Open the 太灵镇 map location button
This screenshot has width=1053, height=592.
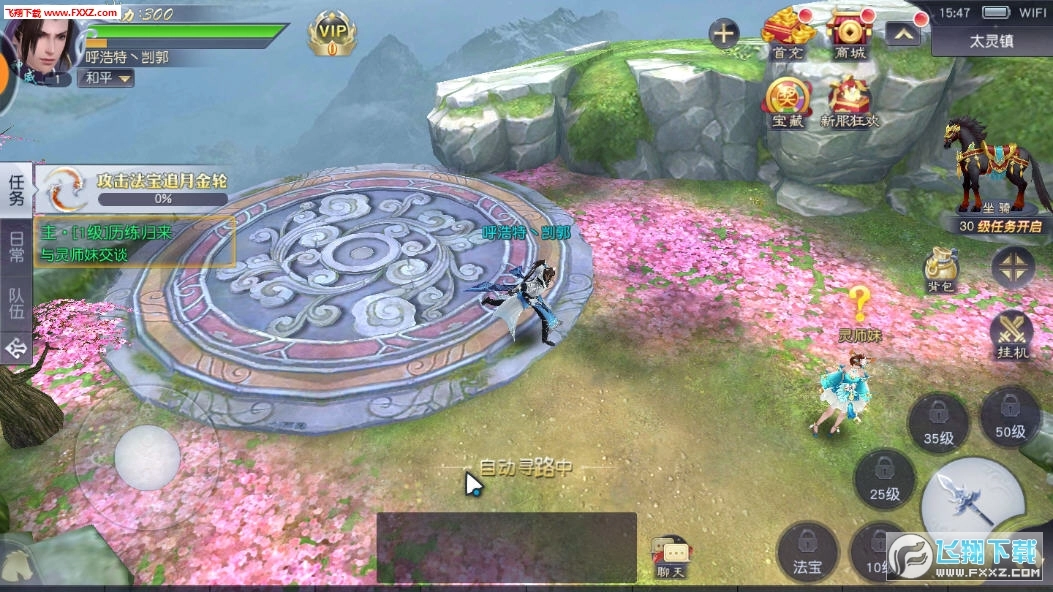tap(991, 42)
